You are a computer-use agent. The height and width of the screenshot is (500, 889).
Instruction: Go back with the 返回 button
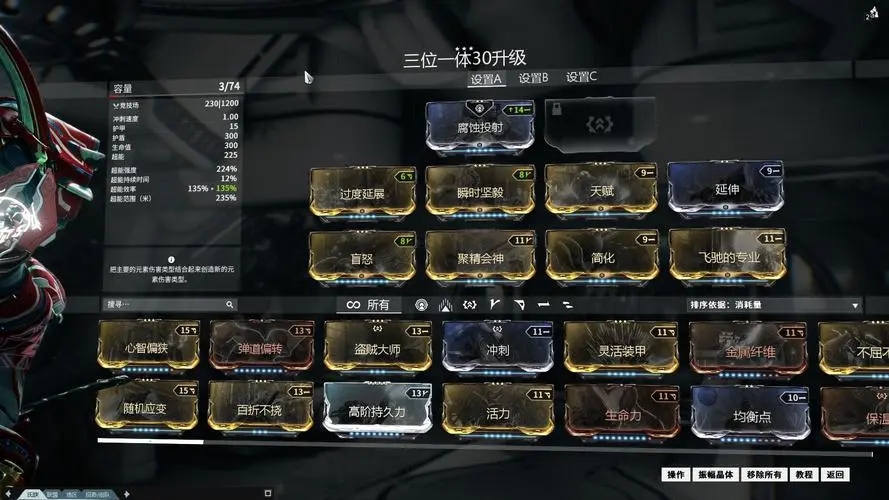point(835,474)
